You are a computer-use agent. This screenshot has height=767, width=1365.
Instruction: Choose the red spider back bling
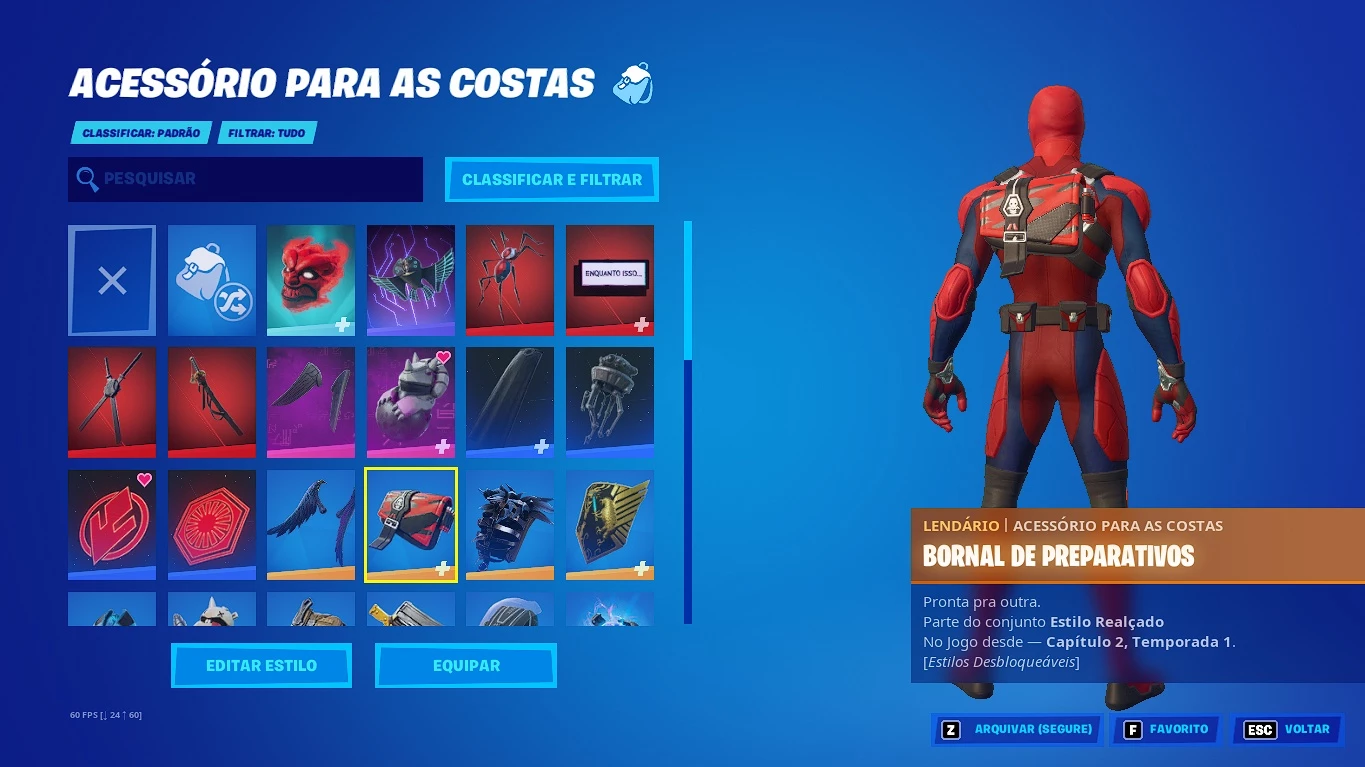pos(510,280)
